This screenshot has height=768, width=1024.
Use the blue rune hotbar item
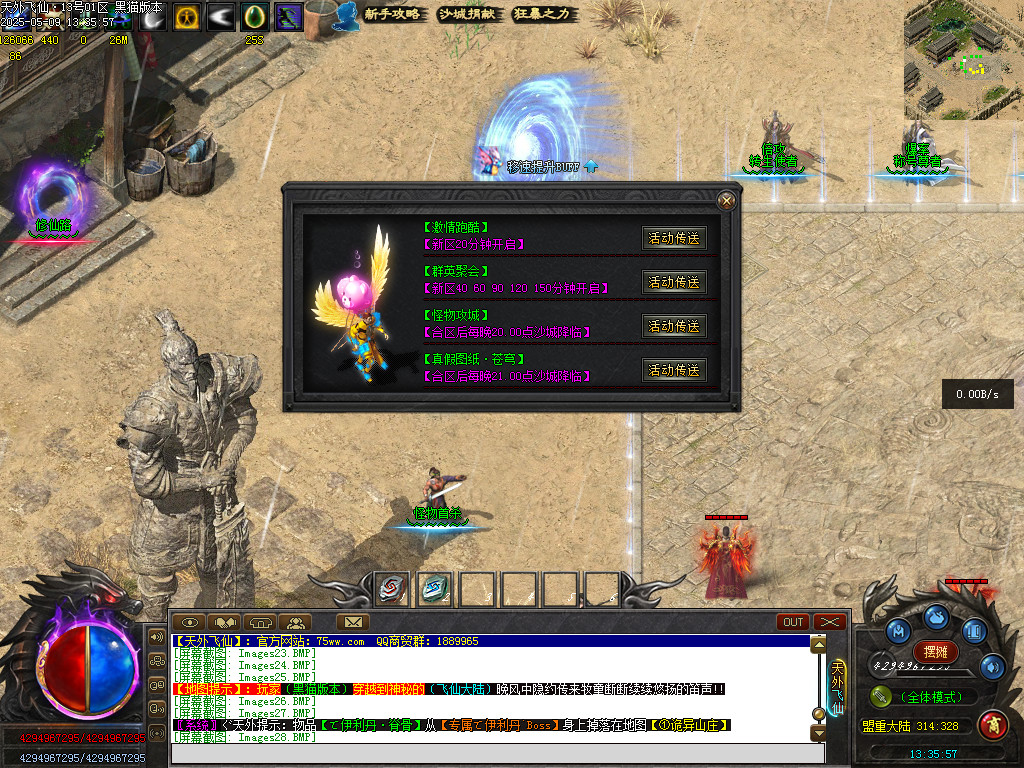433,589
